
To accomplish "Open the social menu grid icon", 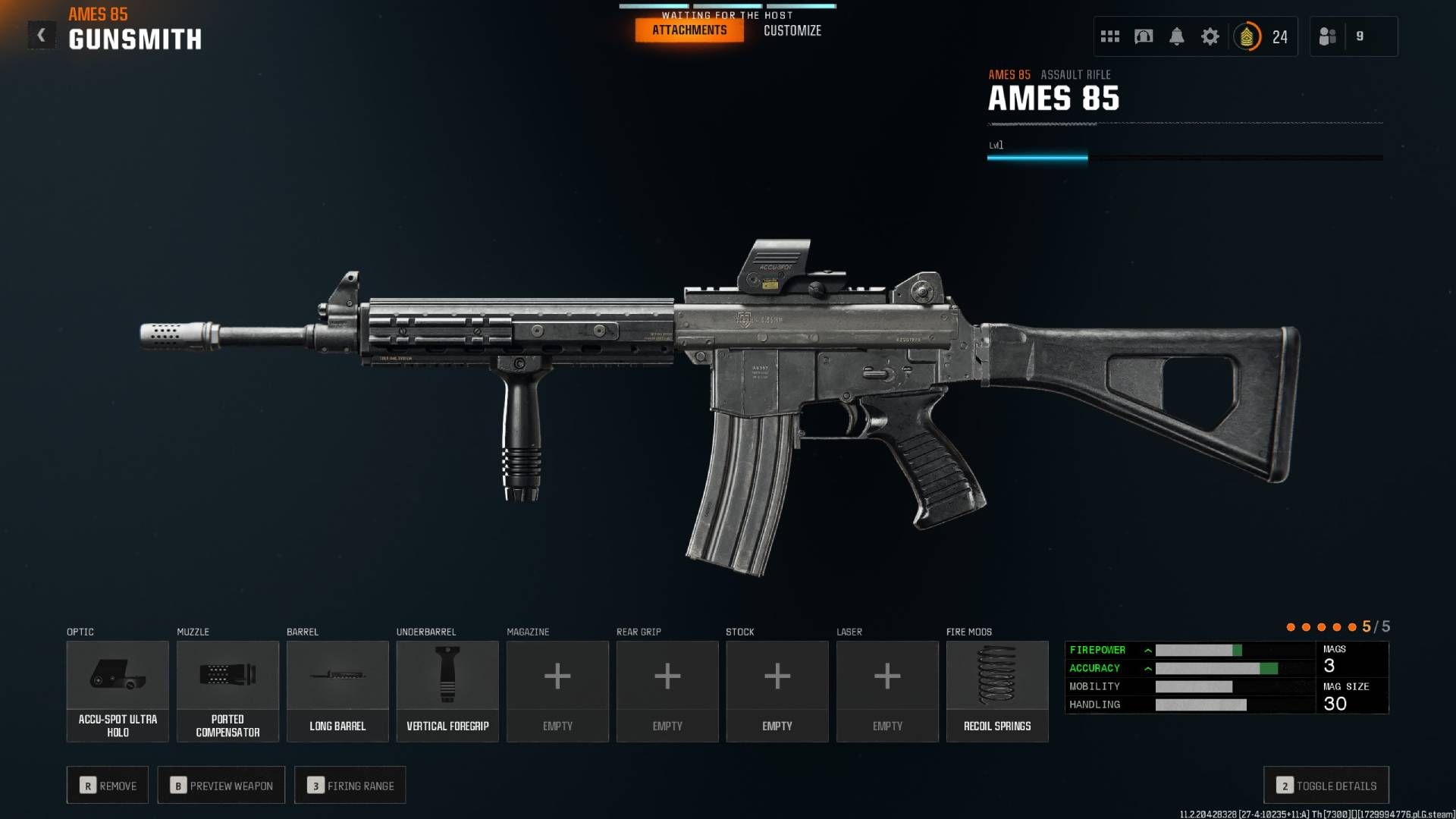I will [x=1109, y=36].
